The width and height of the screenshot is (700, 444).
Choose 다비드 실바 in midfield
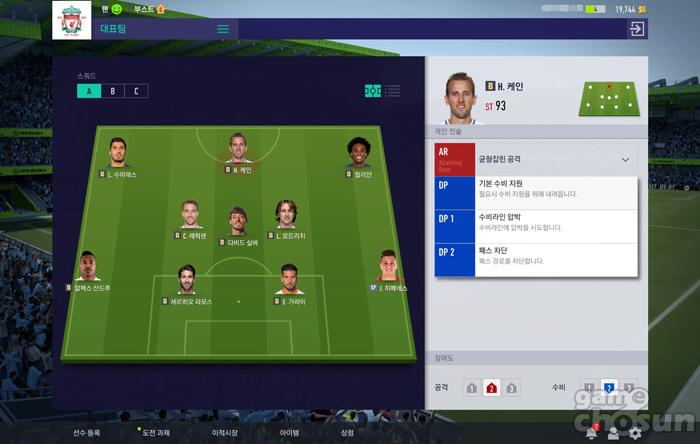(x=237, y=225)
